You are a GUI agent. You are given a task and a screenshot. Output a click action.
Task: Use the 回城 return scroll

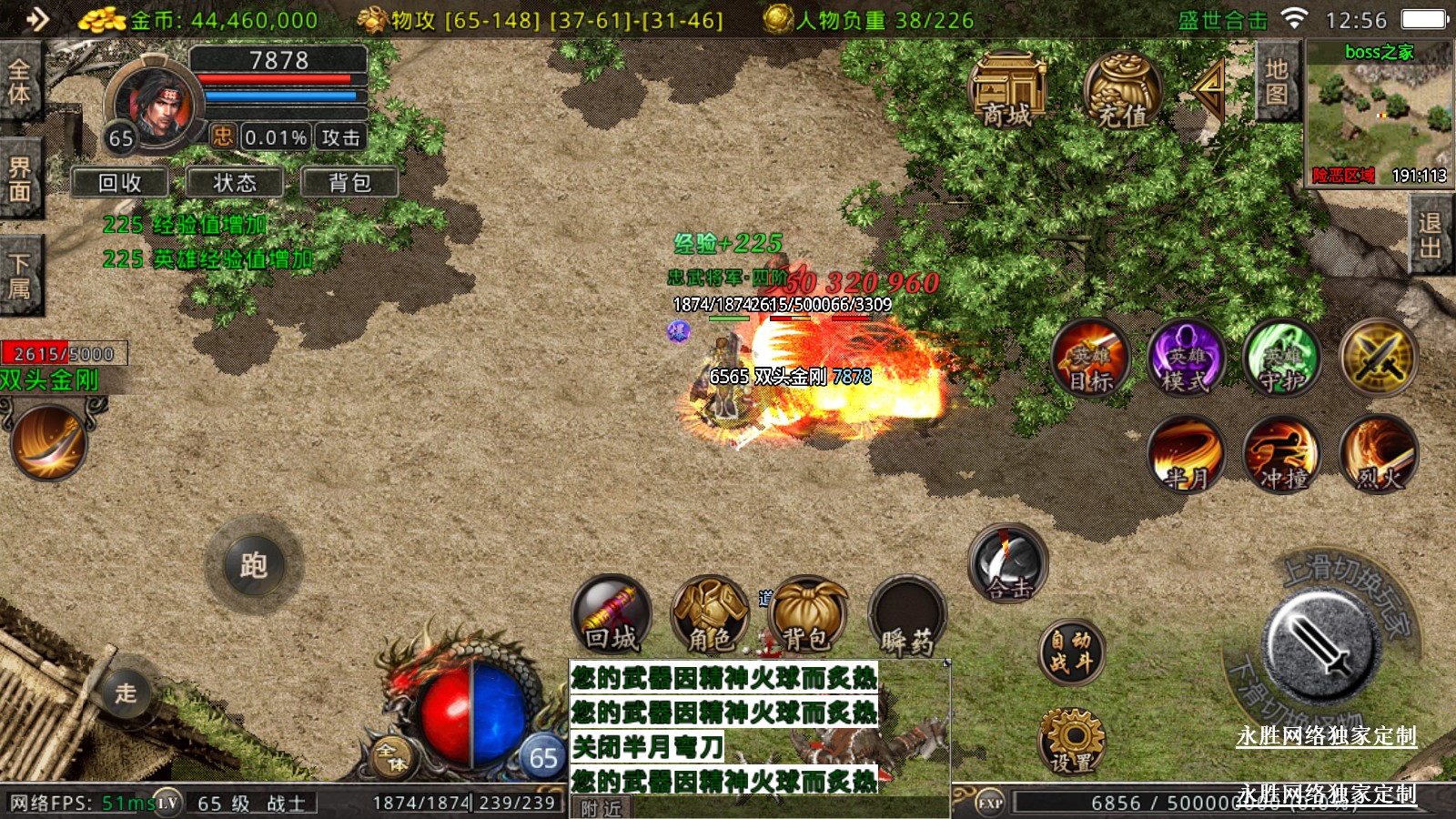612,614
